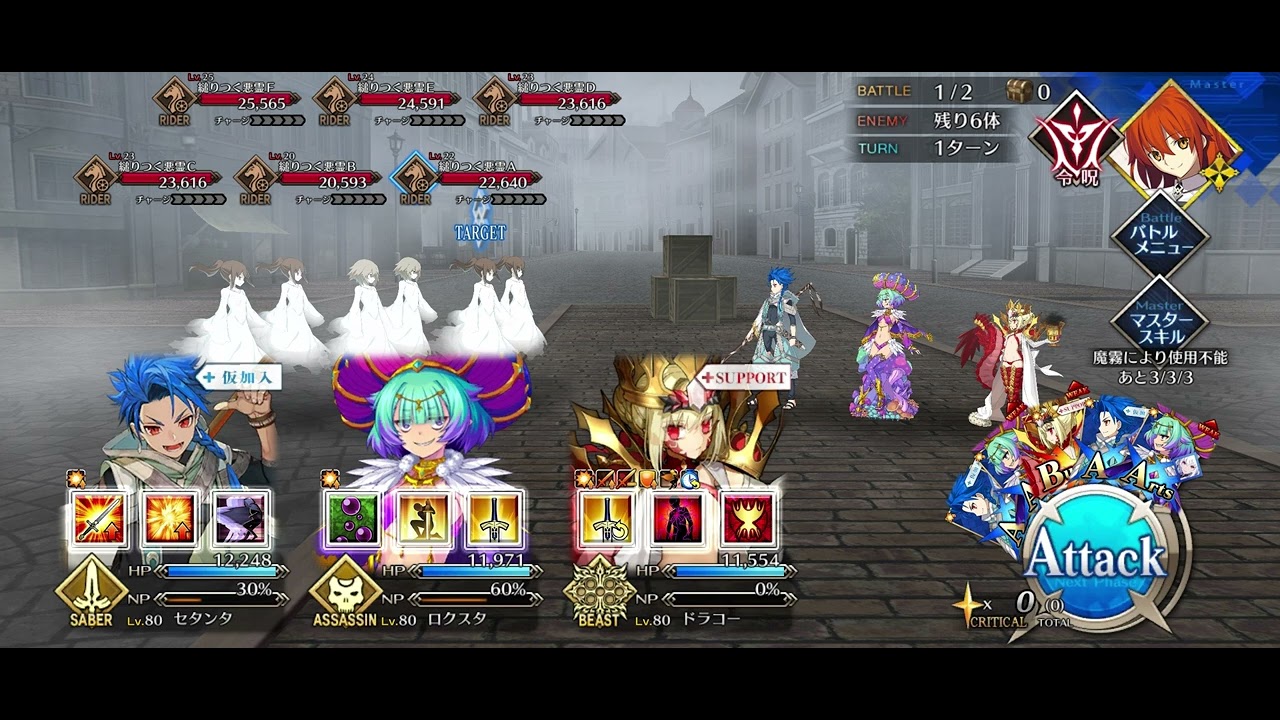
Task: Target the Rider enemy with 25,565 HP
Action: pos(230,103)
